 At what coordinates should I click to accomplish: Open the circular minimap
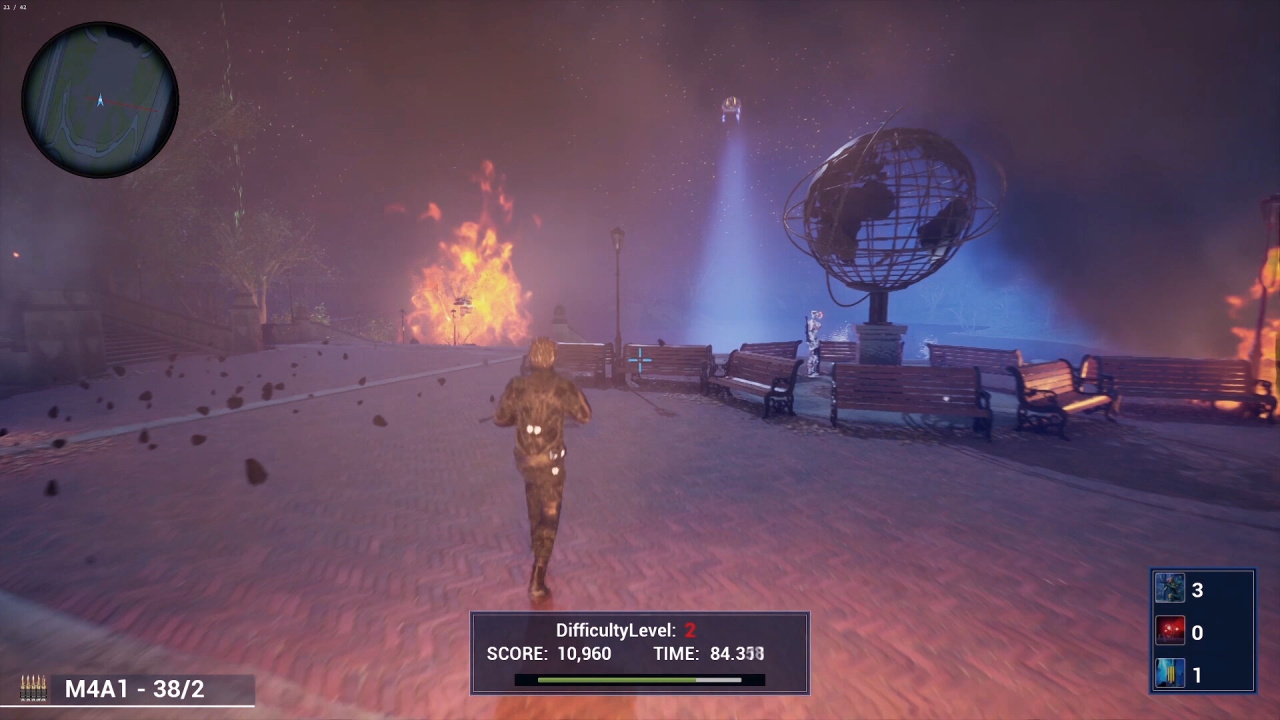[x=100, y=100]
